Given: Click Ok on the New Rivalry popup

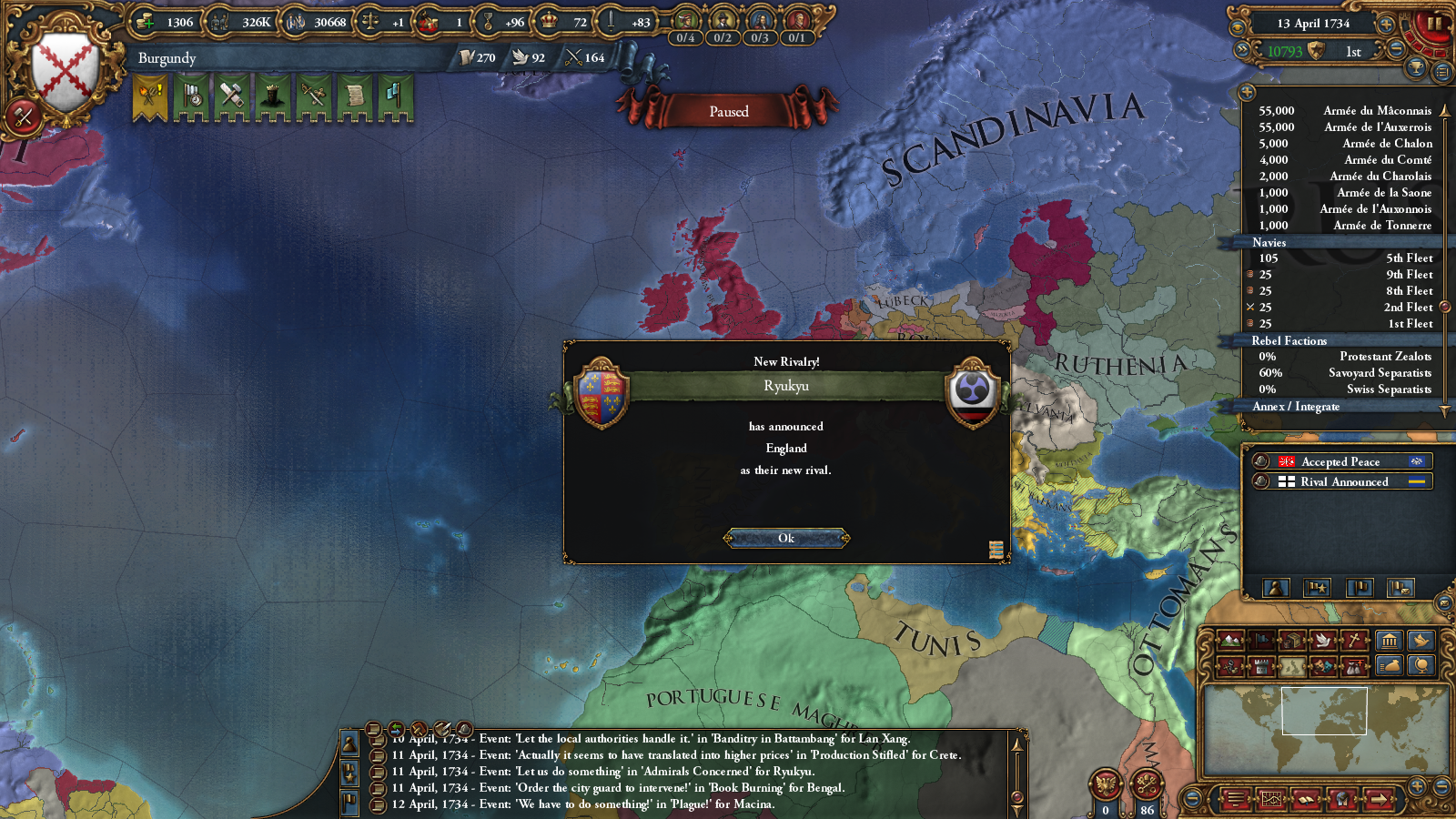Looking at the screenshot, I should [786, 538].
